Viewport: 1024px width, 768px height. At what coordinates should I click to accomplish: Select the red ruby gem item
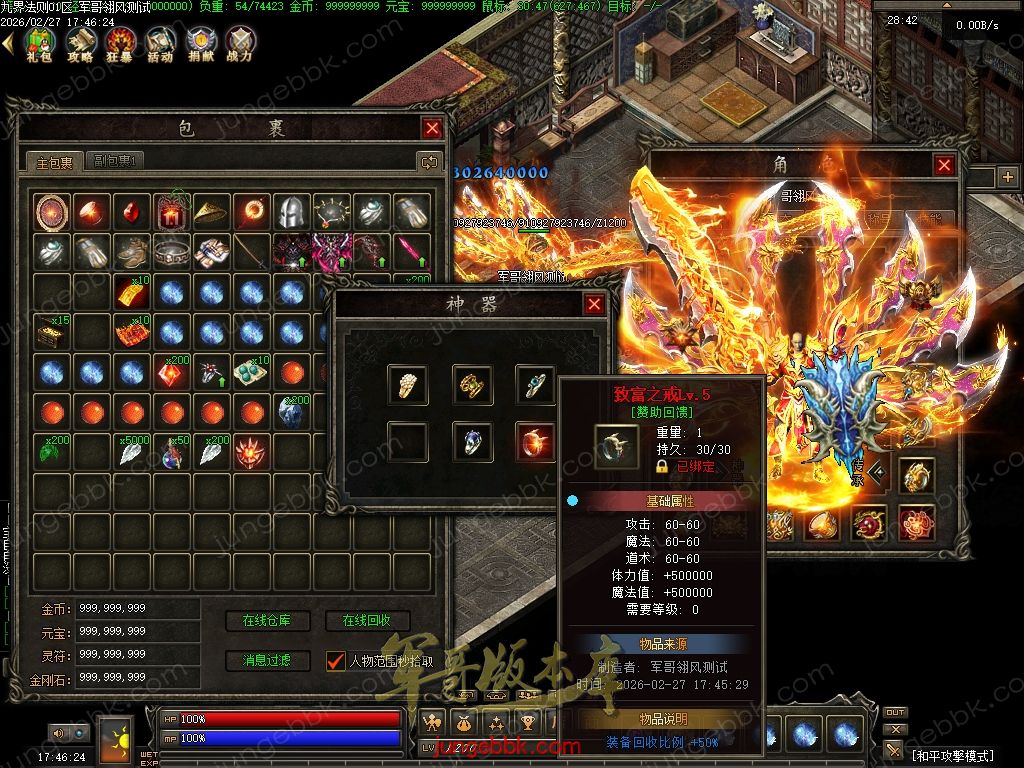tap(130, 212)
